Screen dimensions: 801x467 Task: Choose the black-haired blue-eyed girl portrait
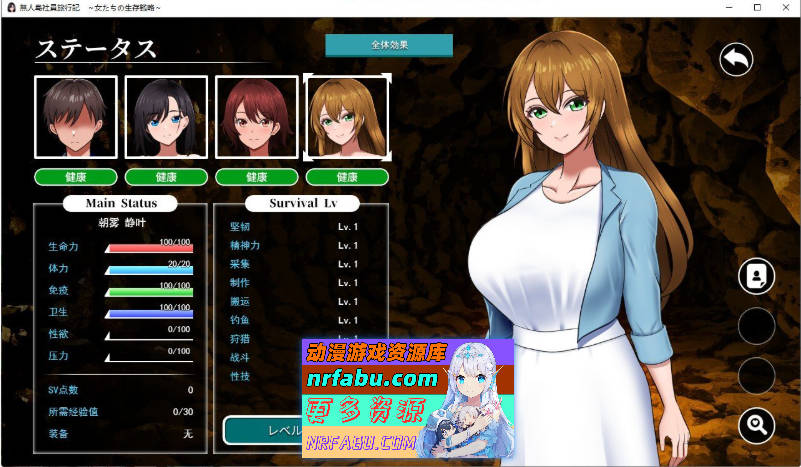click(166, 117)
